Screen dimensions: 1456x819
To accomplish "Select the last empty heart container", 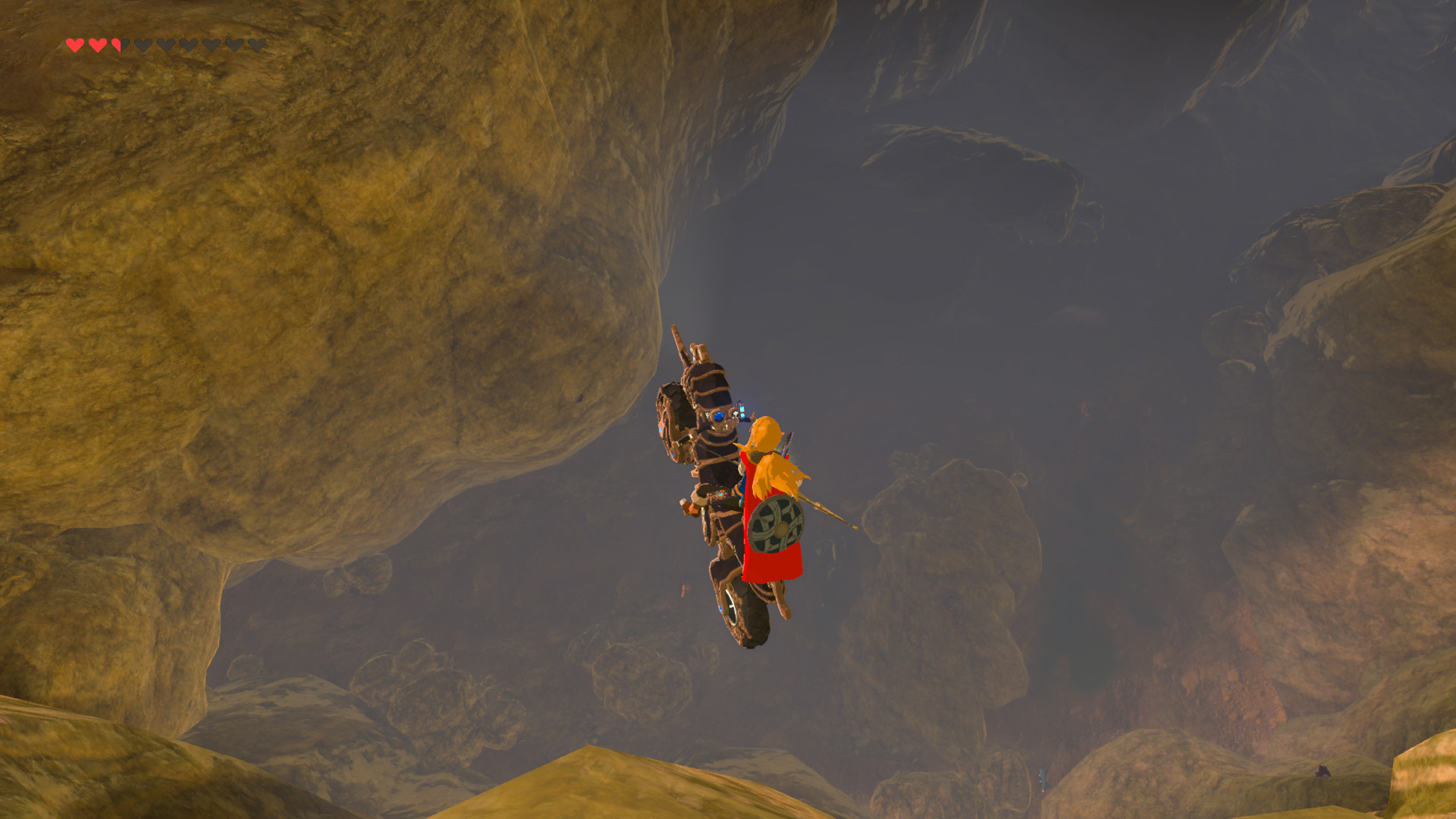I will [257, 45].
